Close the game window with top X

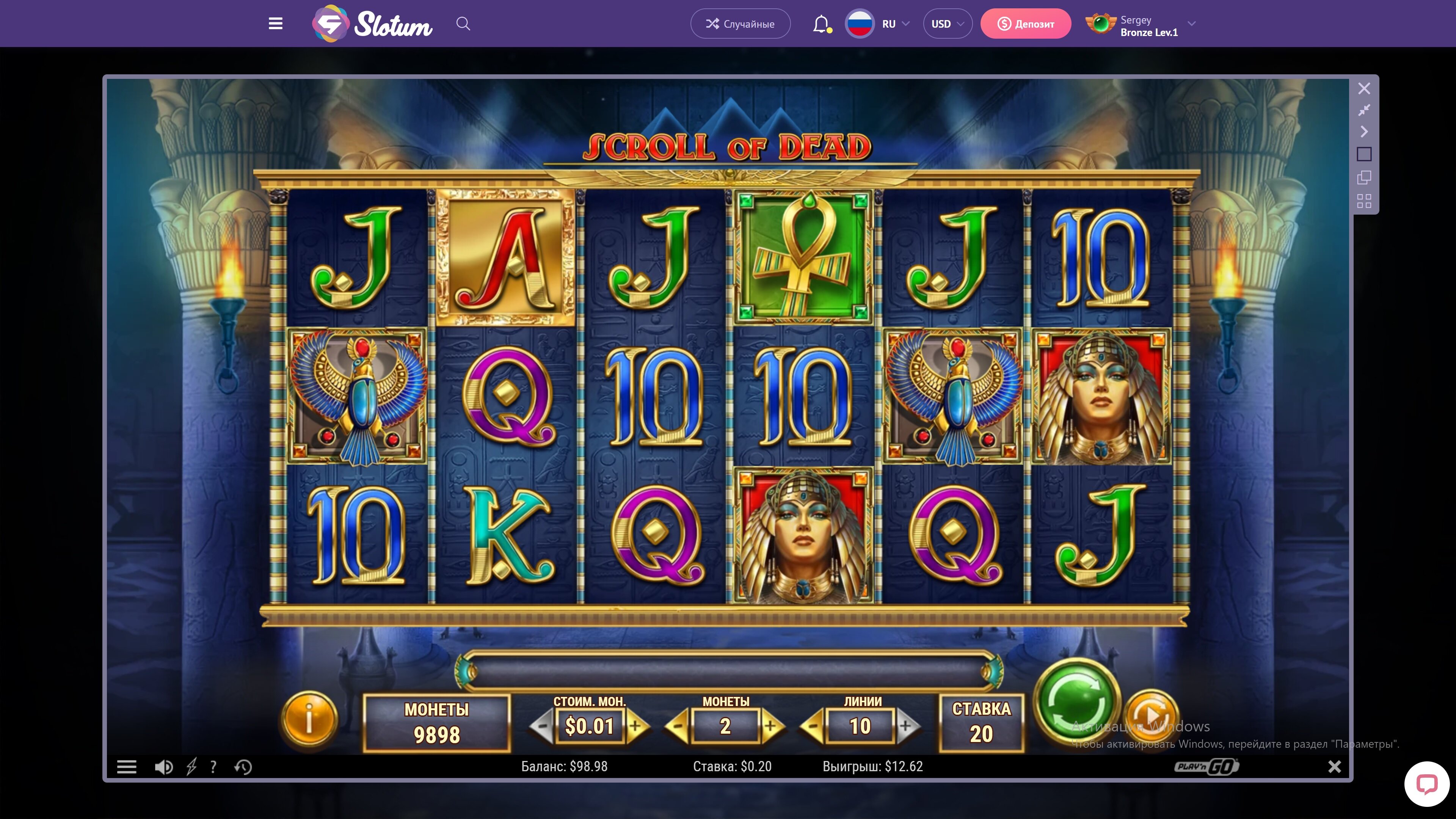coord(1364,89)
